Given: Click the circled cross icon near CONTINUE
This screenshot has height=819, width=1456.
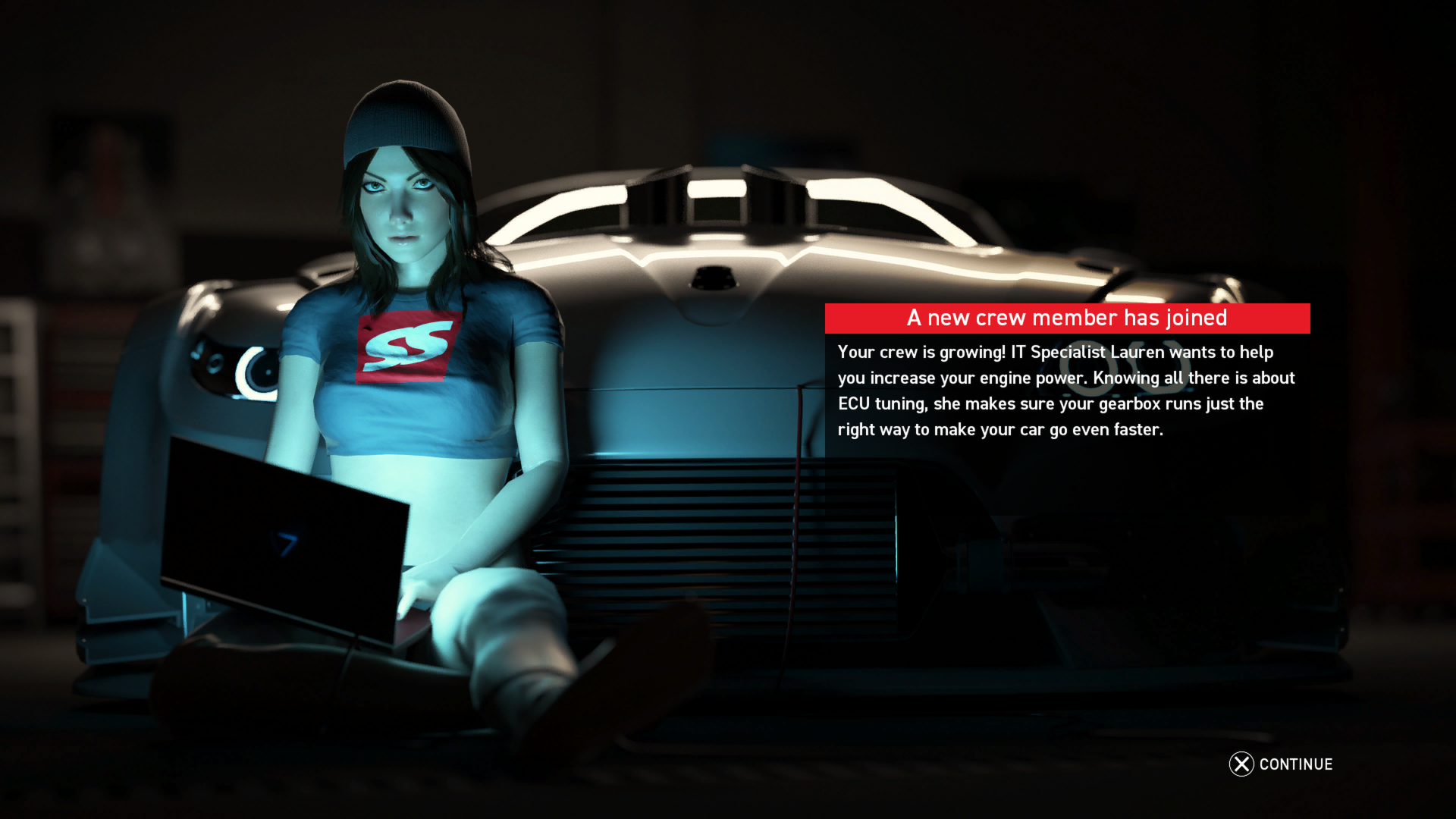Looking at the screenshot, I should coord(1241,765).
